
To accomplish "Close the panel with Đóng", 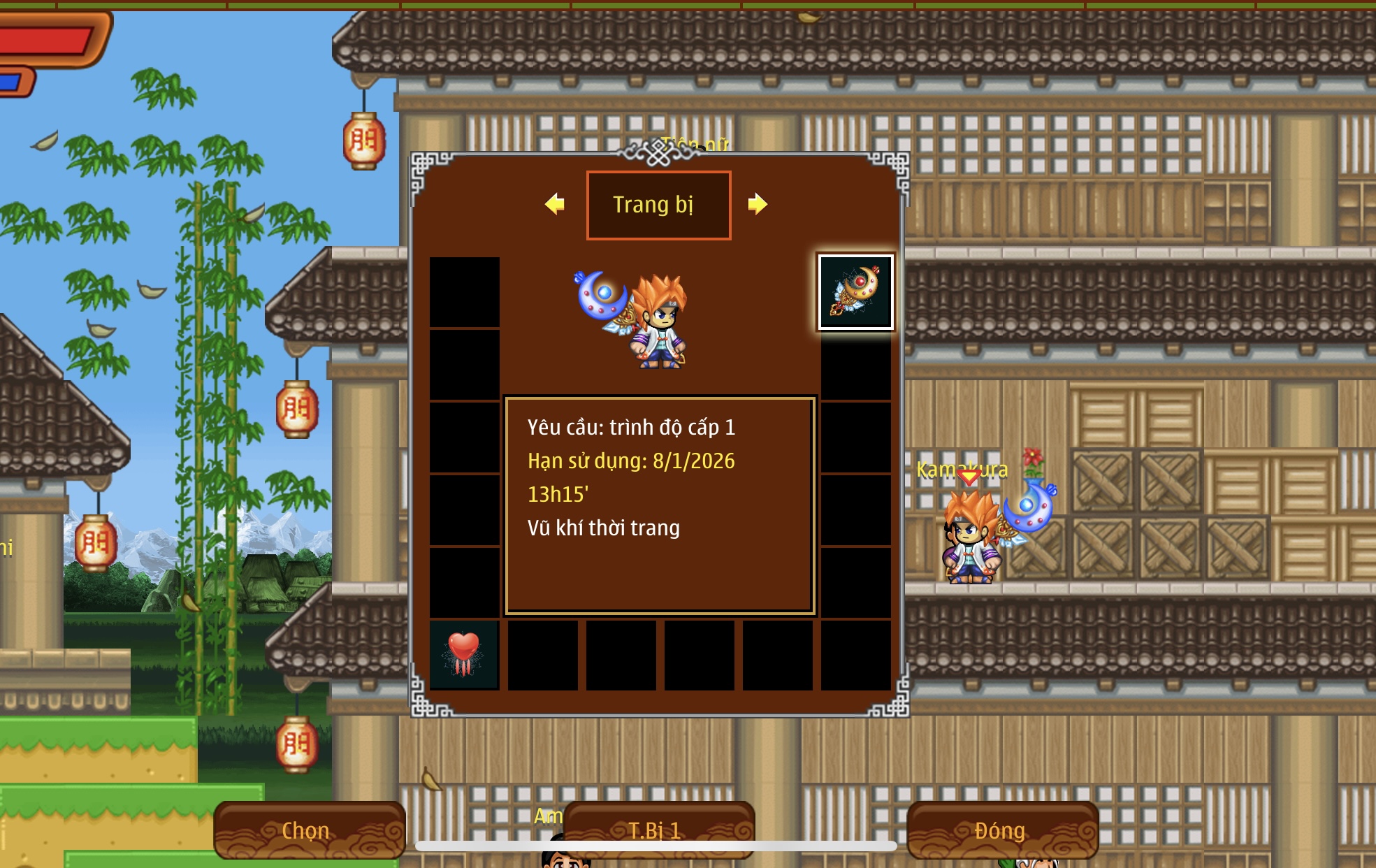I will click(x=1001, y=830).
